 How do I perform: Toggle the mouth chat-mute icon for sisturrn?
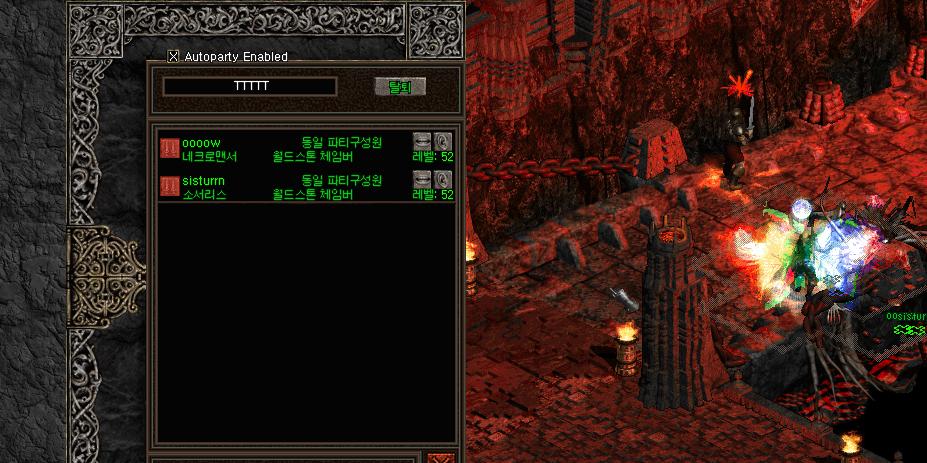tap(423, 179)
